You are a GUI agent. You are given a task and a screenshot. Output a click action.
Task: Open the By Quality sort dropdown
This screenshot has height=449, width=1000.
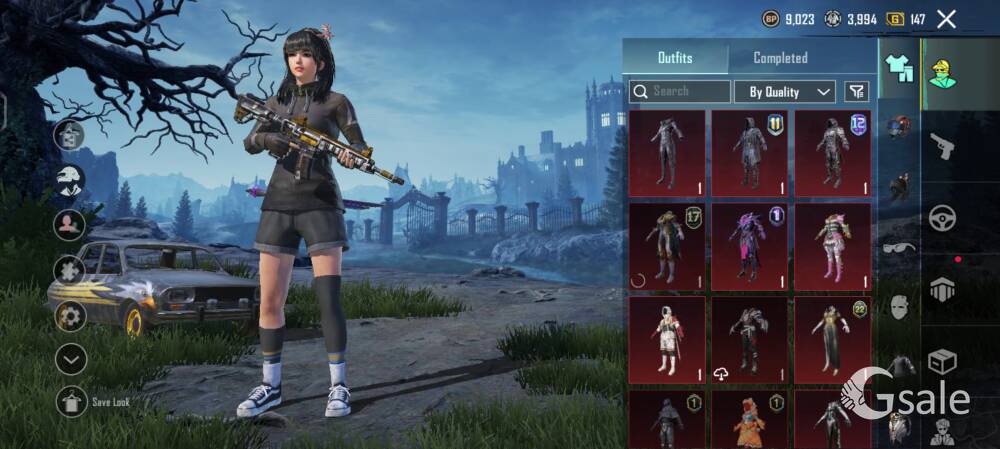point(785,92)
